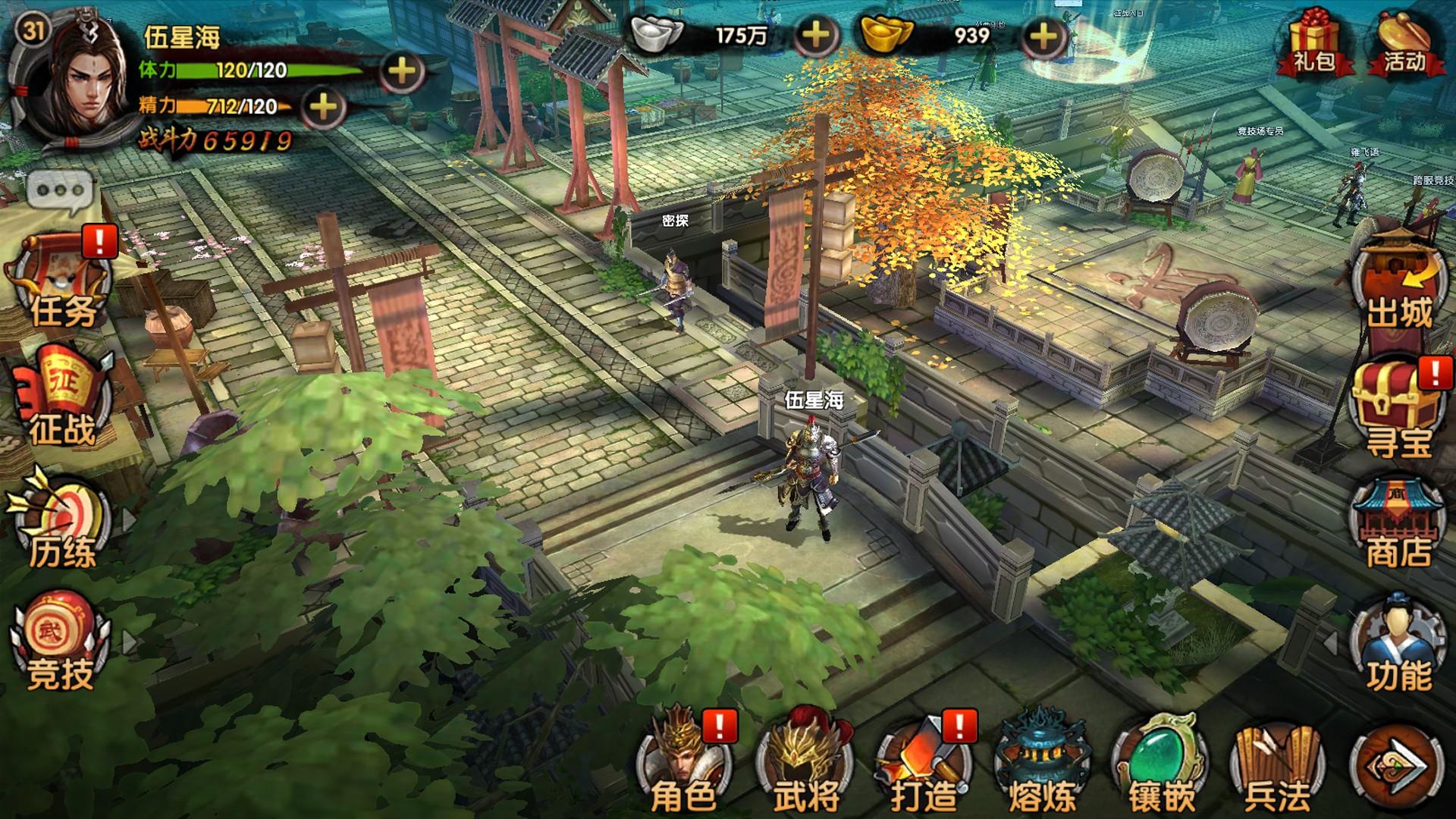Add energy with the 精力 plus button
1456x819 pixels.
324,107
